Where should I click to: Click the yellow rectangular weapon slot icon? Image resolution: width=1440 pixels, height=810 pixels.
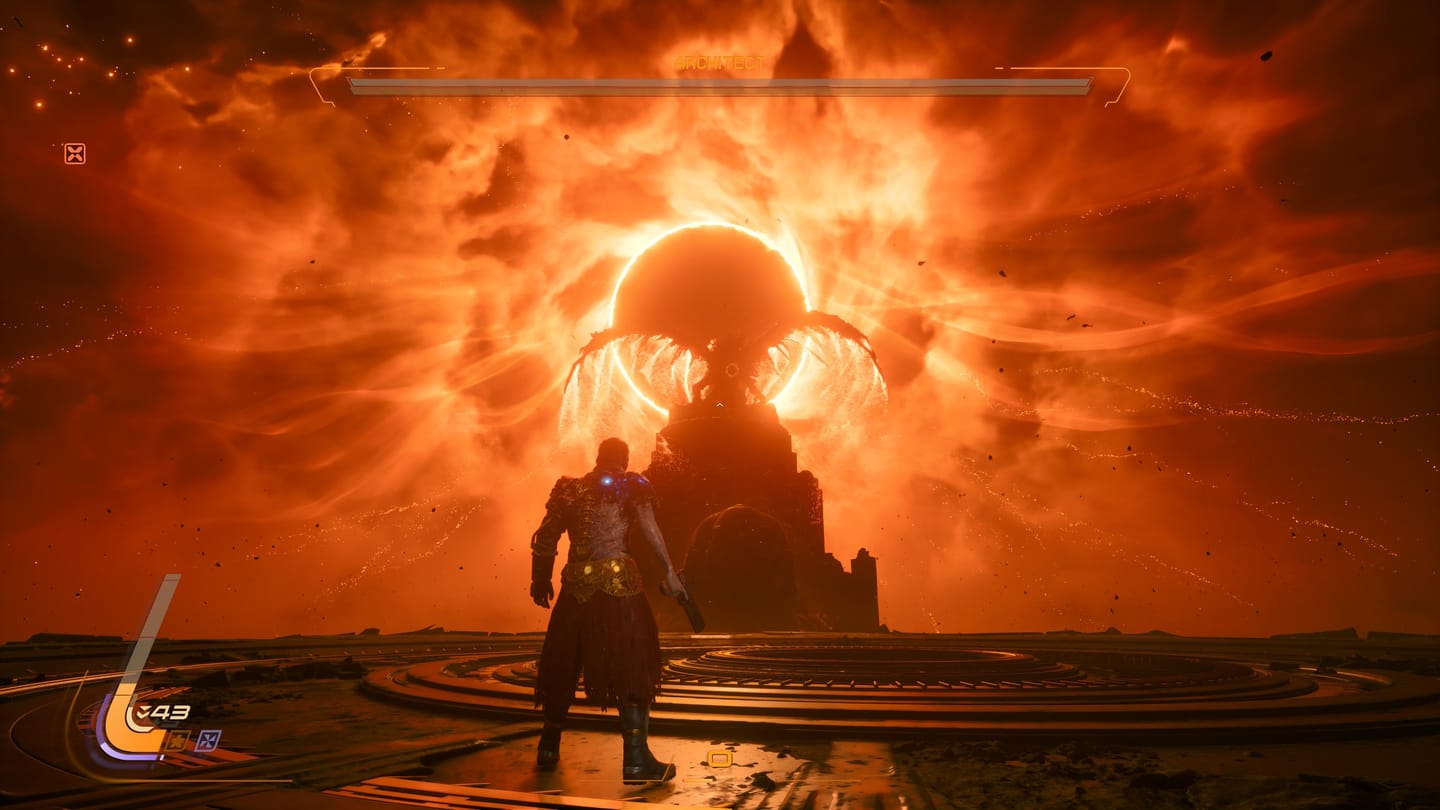tap(718, 759)
